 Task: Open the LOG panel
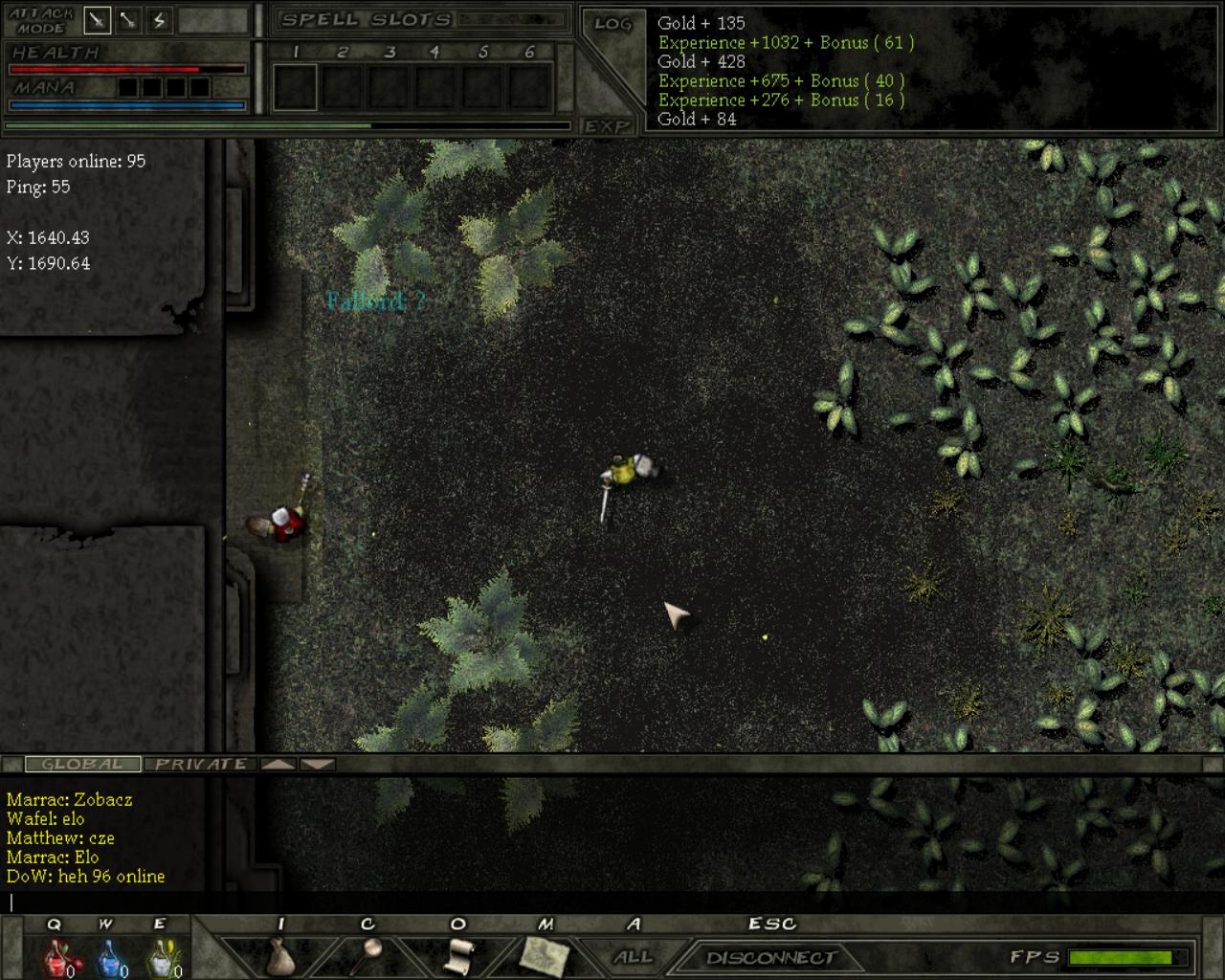tap(612, 24)
